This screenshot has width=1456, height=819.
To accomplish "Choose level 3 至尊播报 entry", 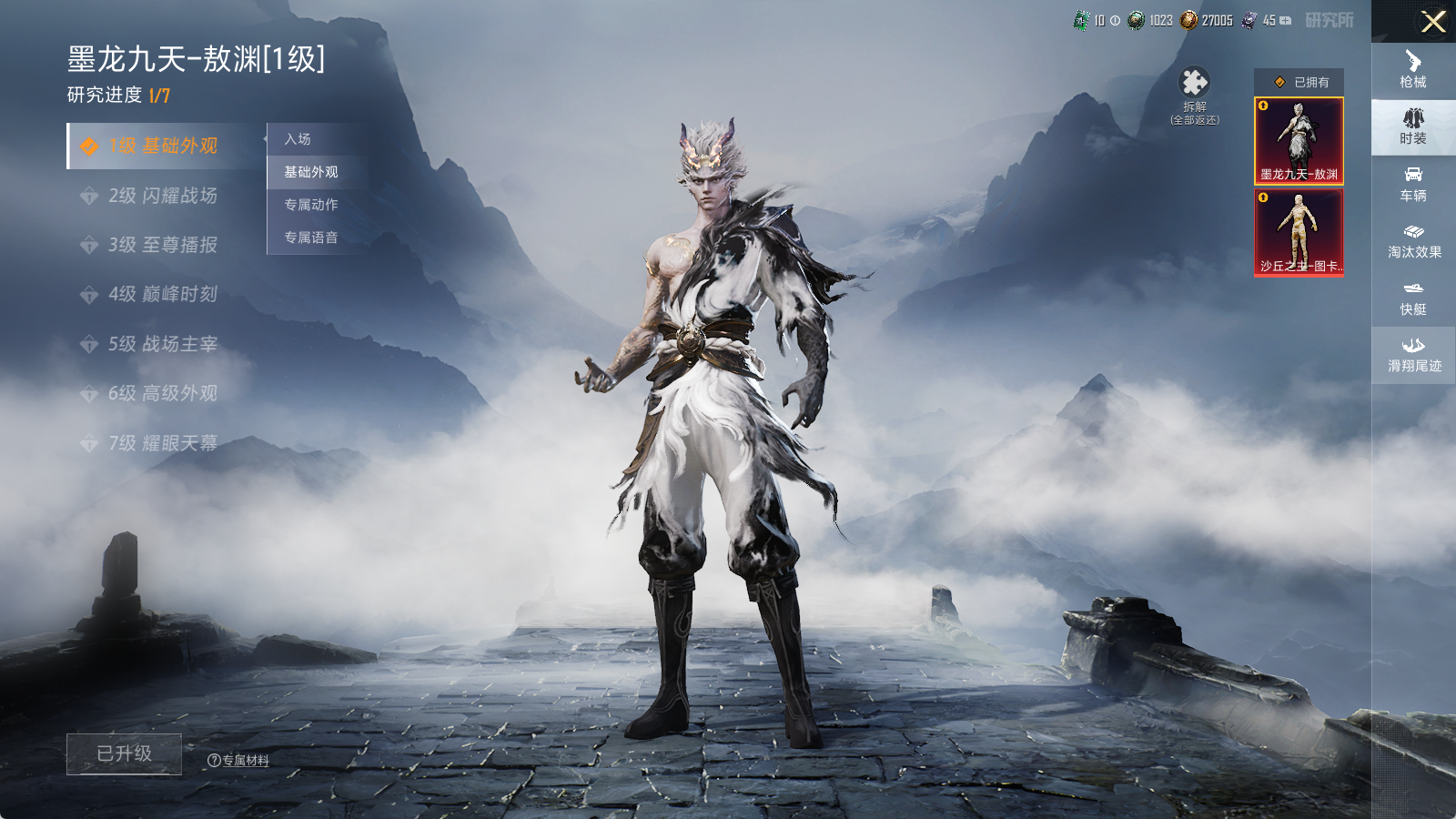I will coord(163,245).
